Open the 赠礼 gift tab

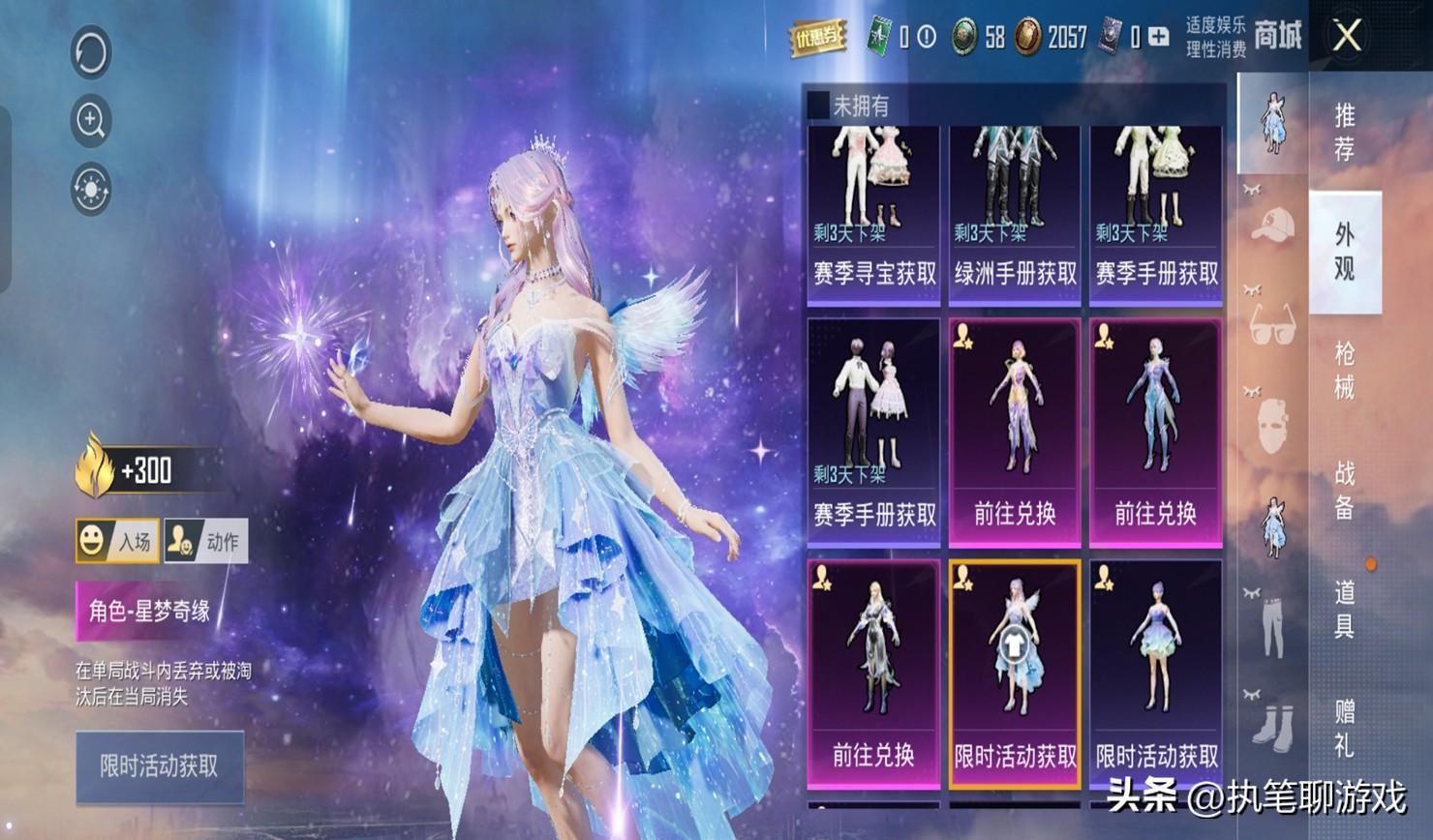(x=1344, y=728)
